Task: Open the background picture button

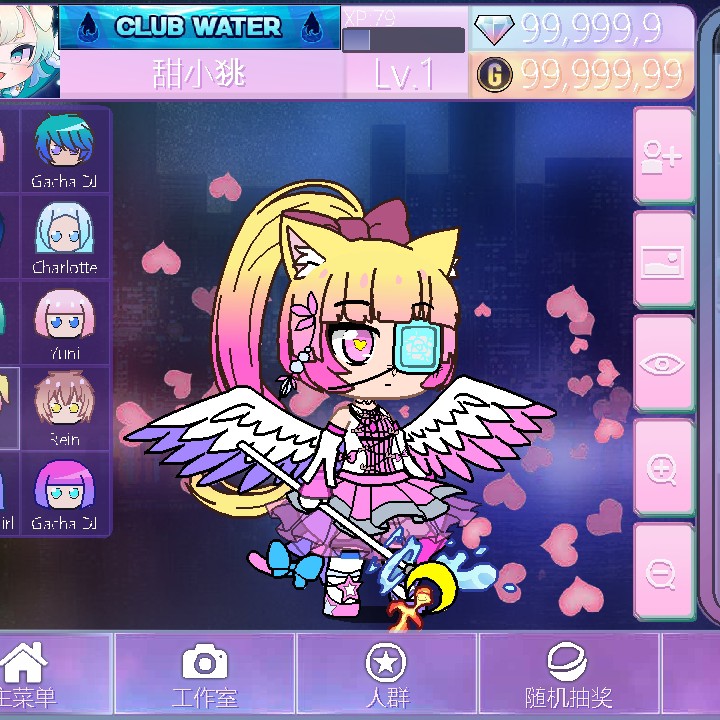Action: click(x=663, y=260)
